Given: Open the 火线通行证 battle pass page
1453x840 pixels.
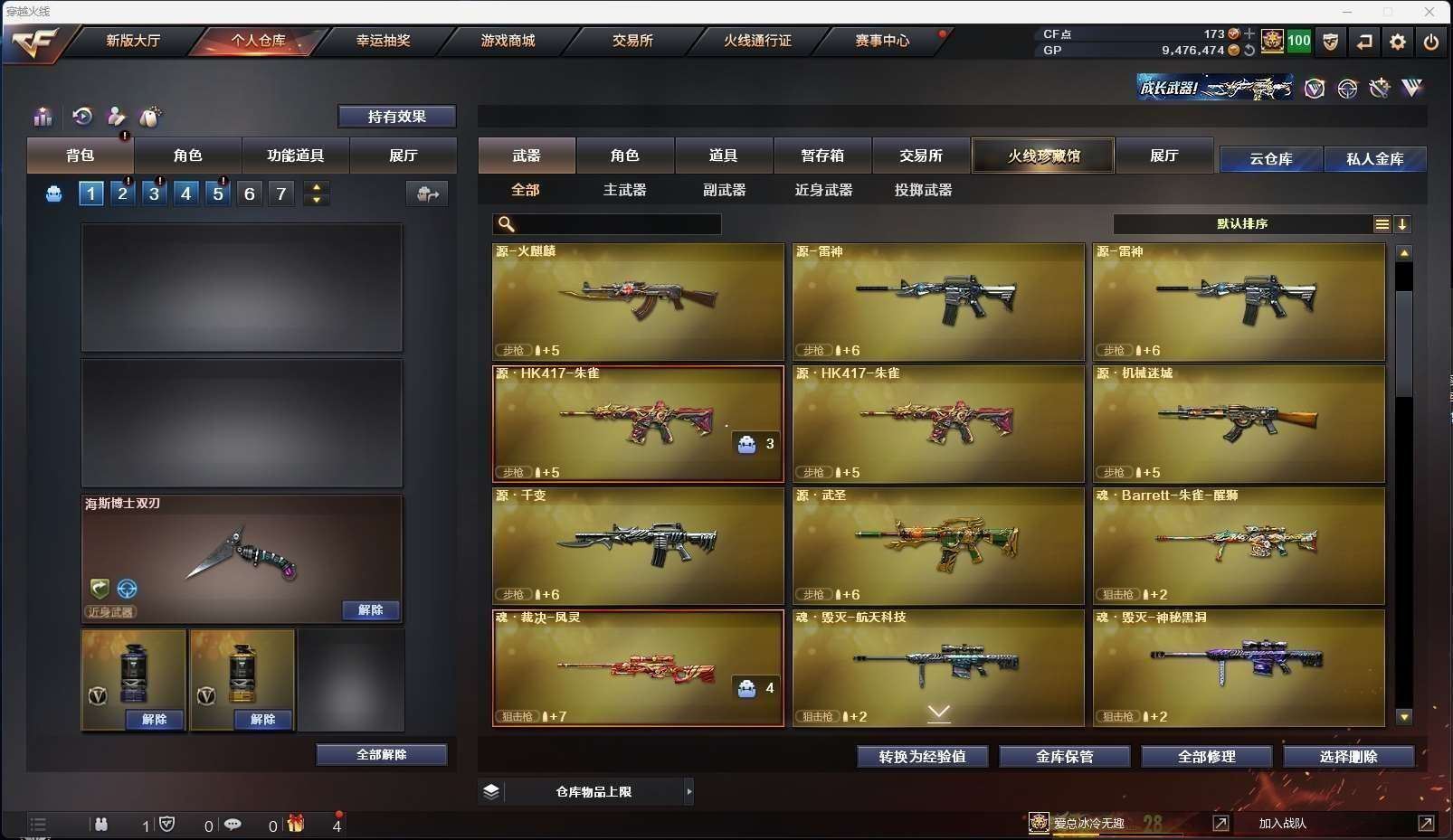Looking at the screenshot, I should 757,41.
